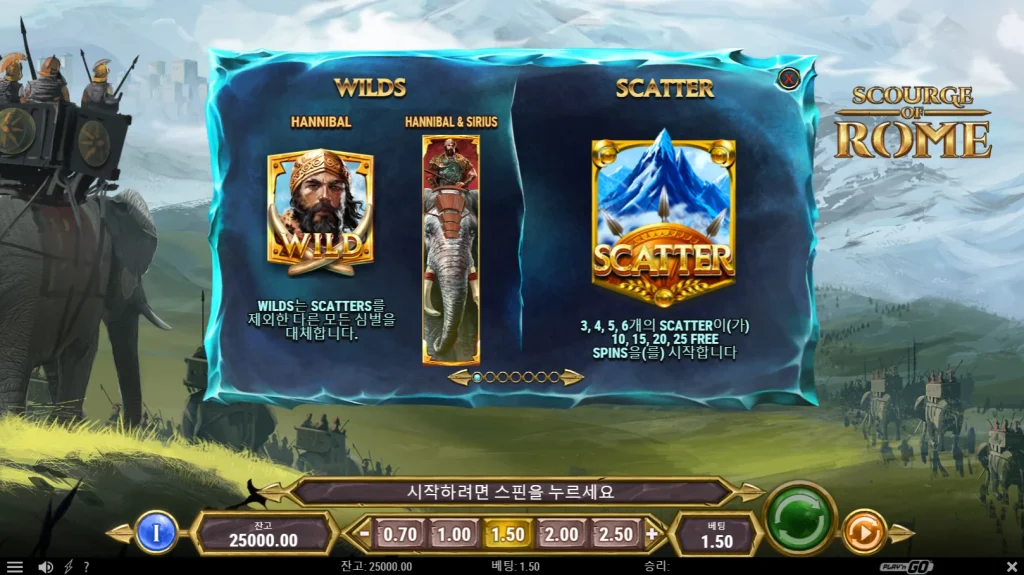Decrease the bet with the minus button
The image size is (1024, 575).
365,534
